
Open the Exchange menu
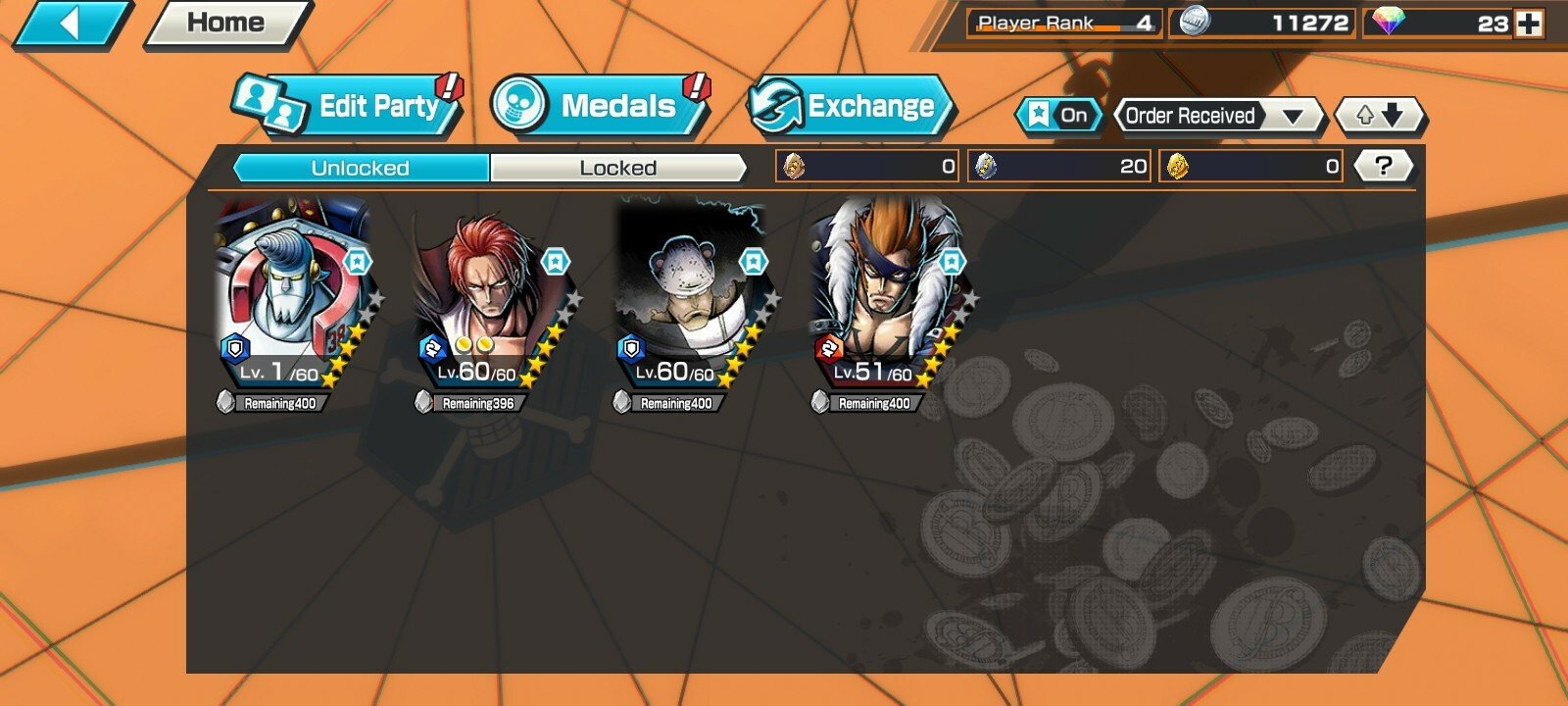coord(849,106)
